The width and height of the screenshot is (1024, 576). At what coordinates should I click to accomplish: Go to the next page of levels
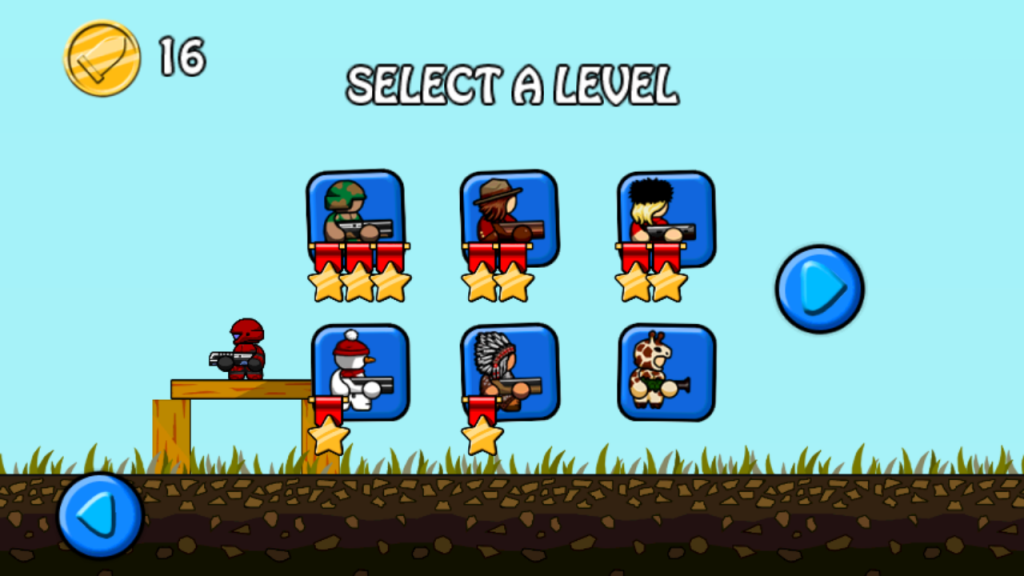click(819, 289)
